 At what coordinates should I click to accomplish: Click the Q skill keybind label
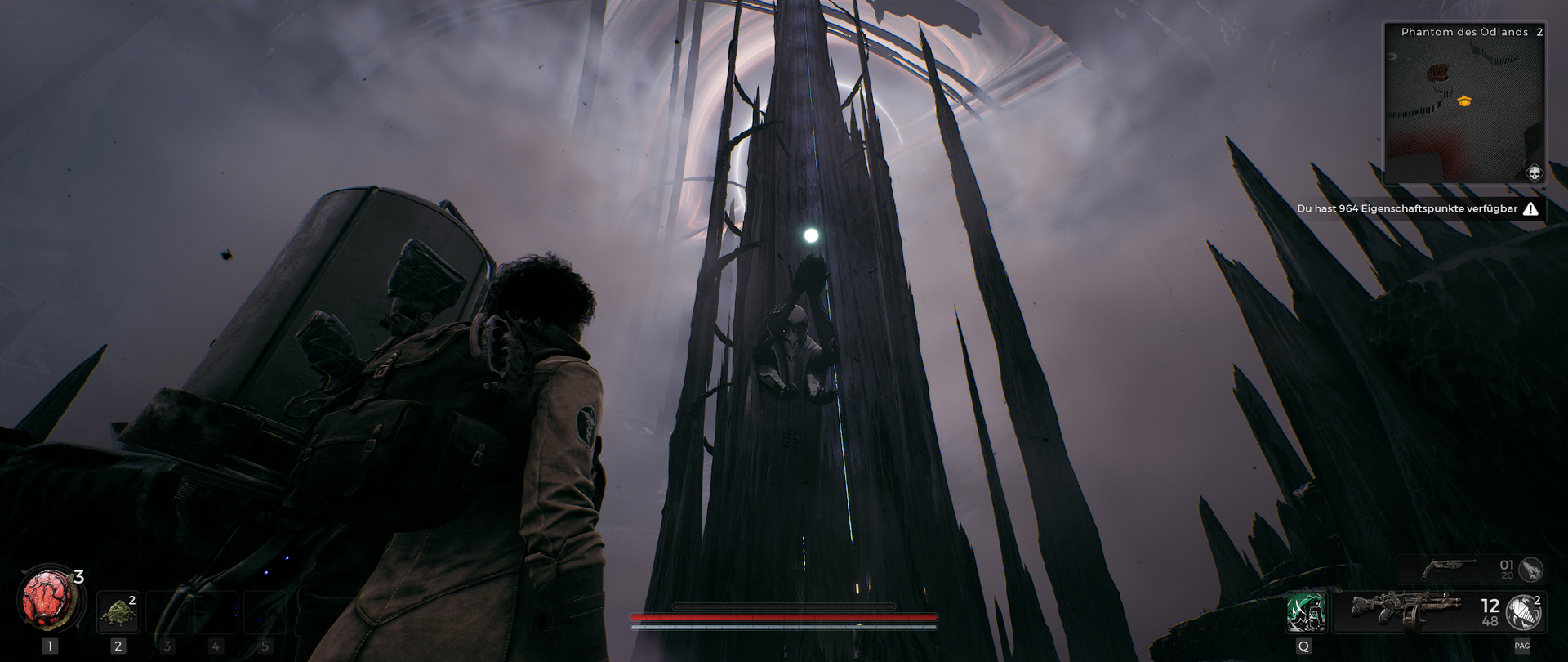pyautogui.click(x=1304, y=646)
